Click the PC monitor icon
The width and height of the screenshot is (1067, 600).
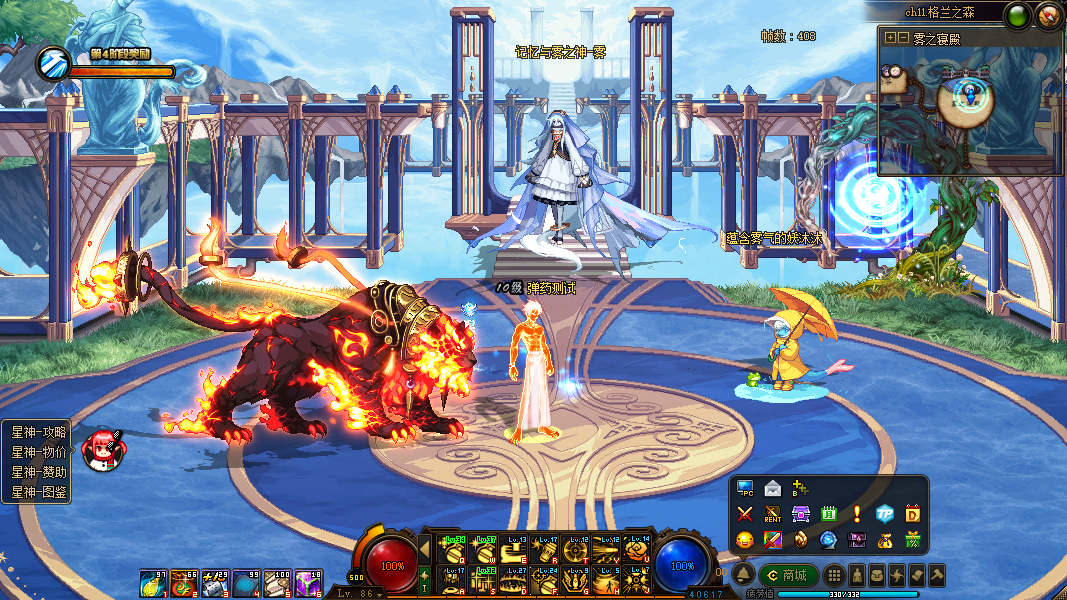point(745,489)
